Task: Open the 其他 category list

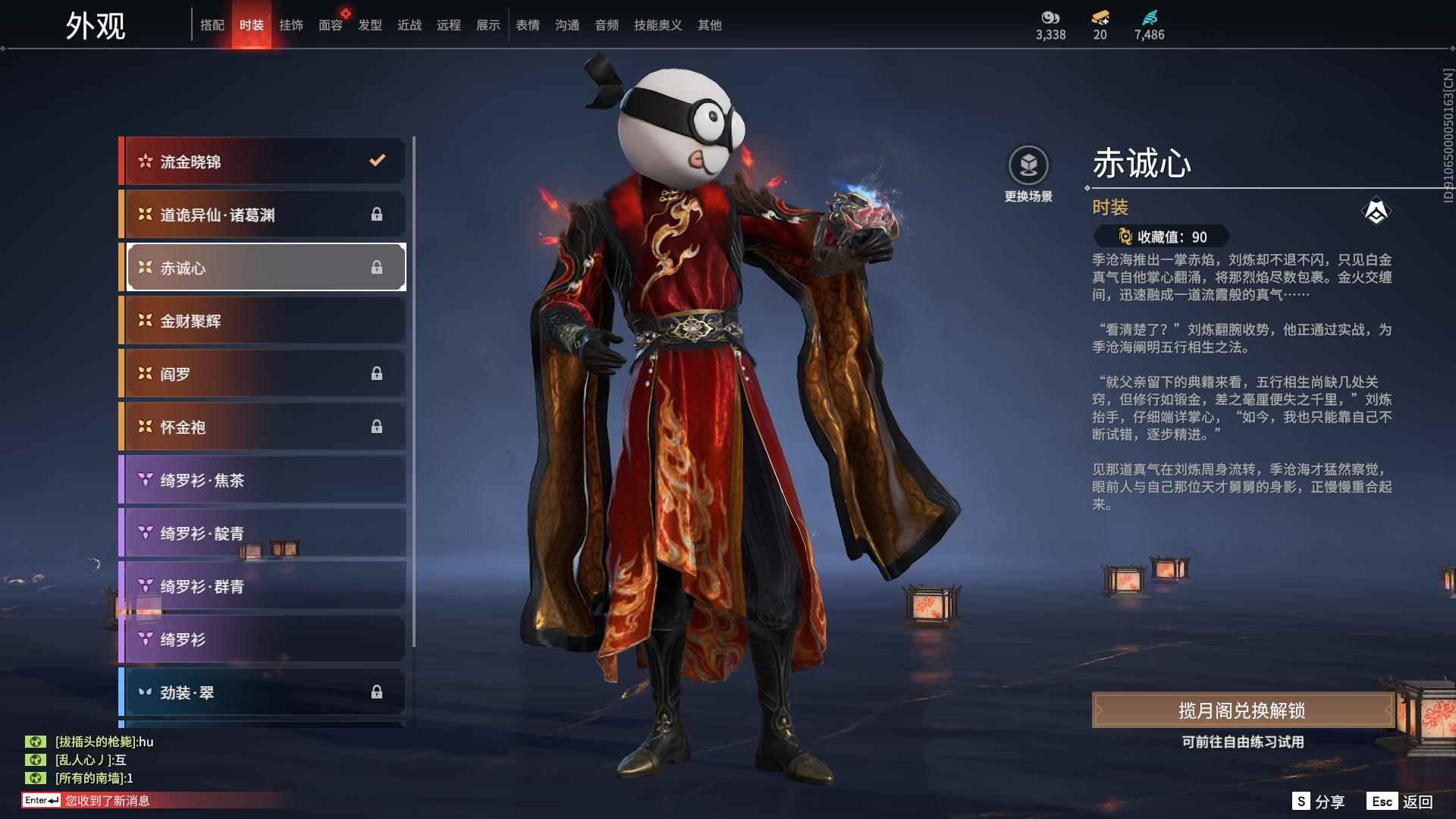Action: [x=709, y=24]
